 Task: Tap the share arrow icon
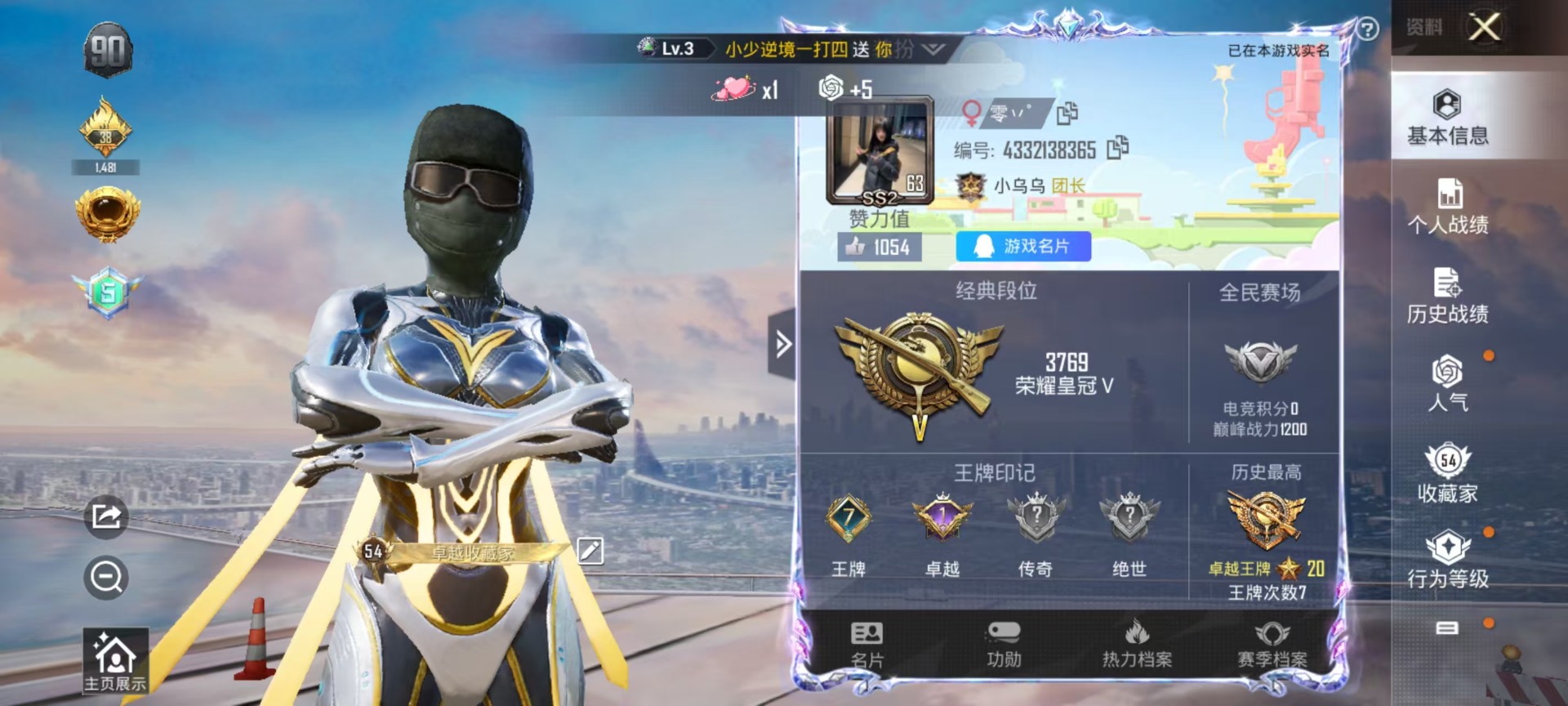point(106,516)
